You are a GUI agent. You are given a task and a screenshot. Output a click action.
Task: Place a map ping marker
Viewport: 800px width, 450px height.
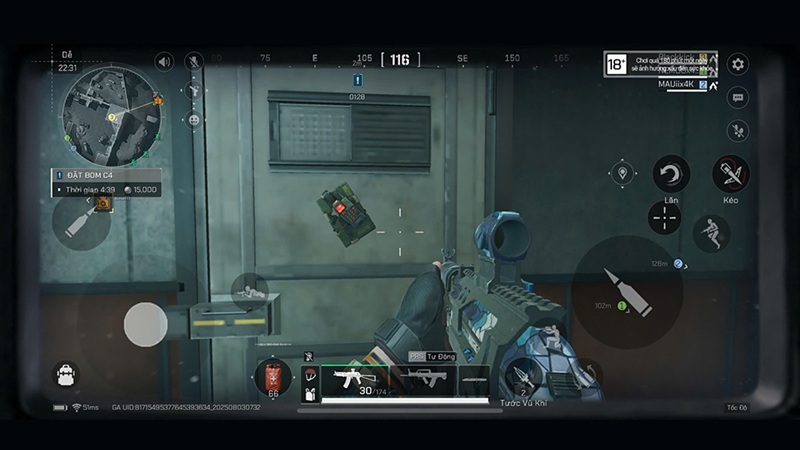click(623, 174)
